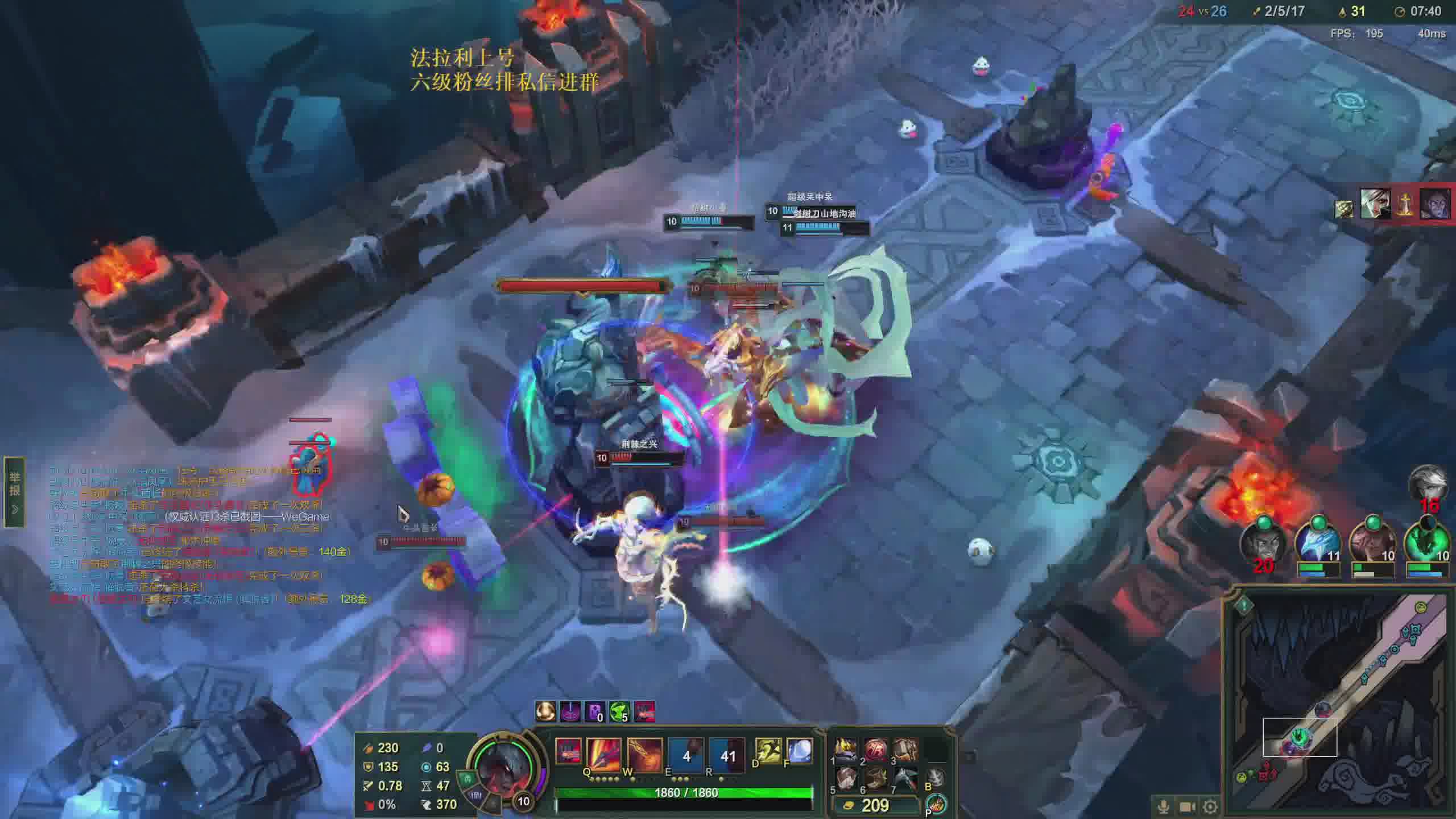This screenshot has height=819, width=1456.
Task: Select the item in inventory slot 1
Action: tap(846, 750)
